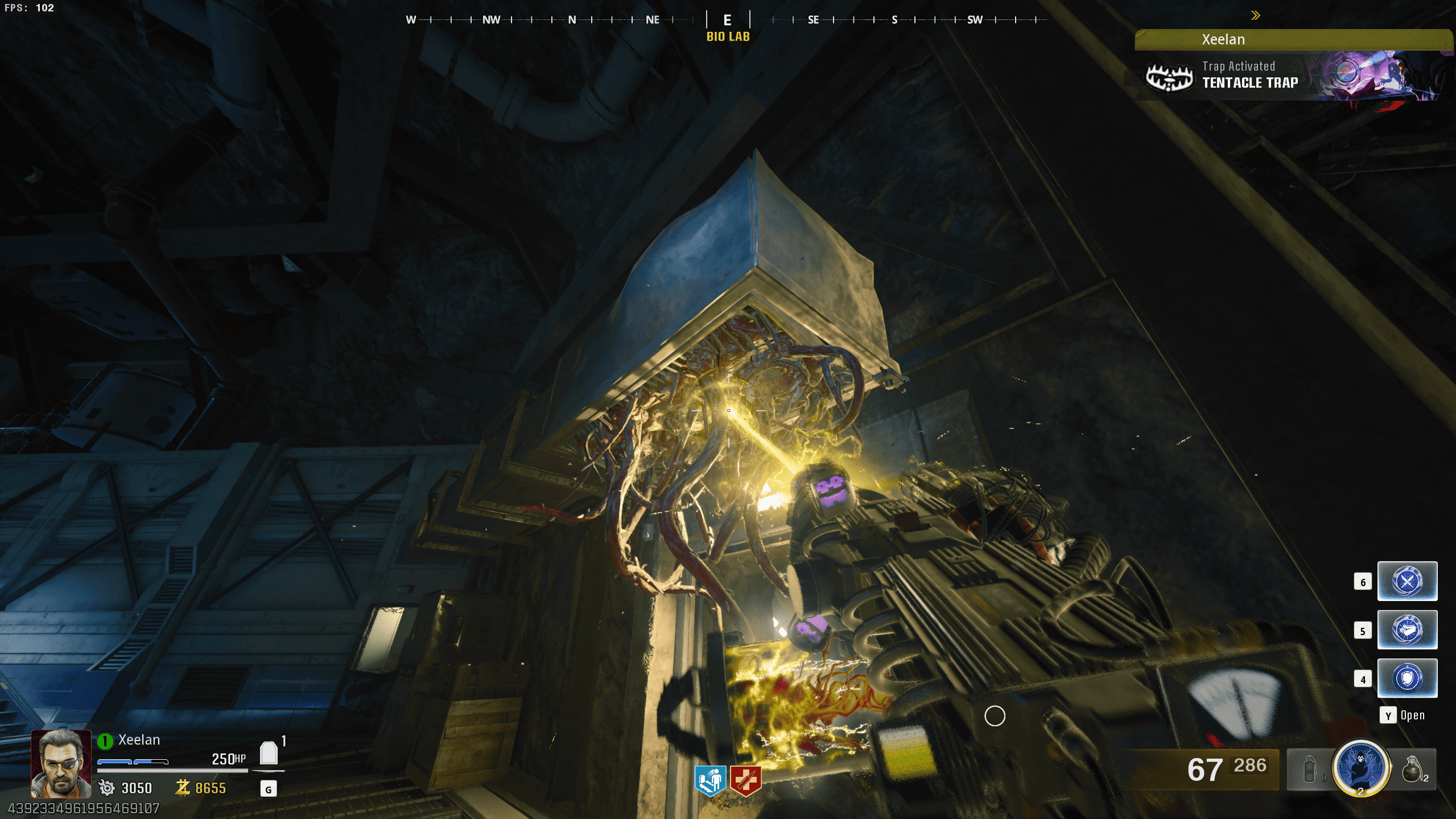Expand the yellow double-chevron arrow
Image resolution: width=1456 pixels, height=819 pixels.
click(1255, 15)
